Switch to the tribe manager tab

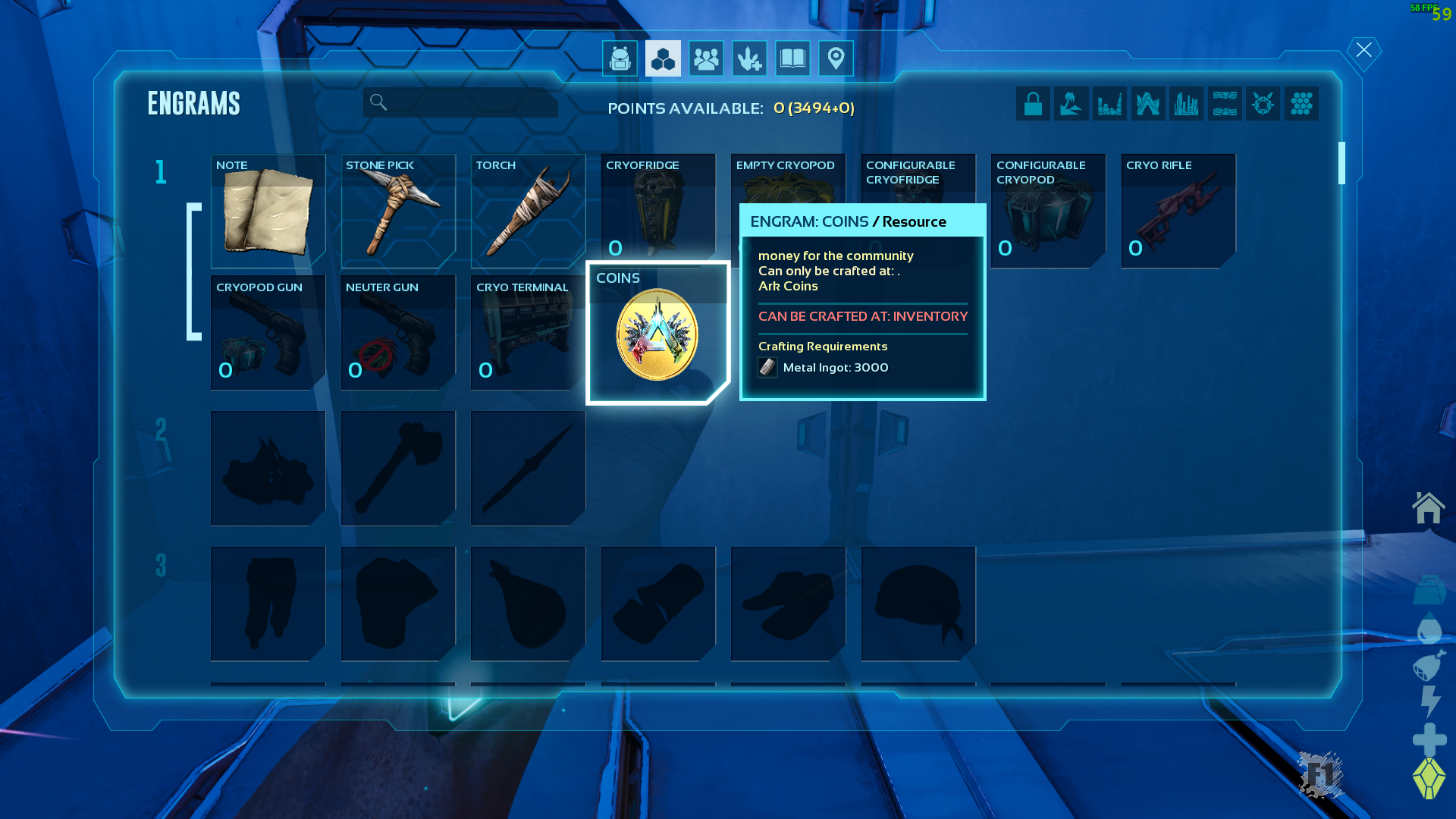[x=706, y=58]
